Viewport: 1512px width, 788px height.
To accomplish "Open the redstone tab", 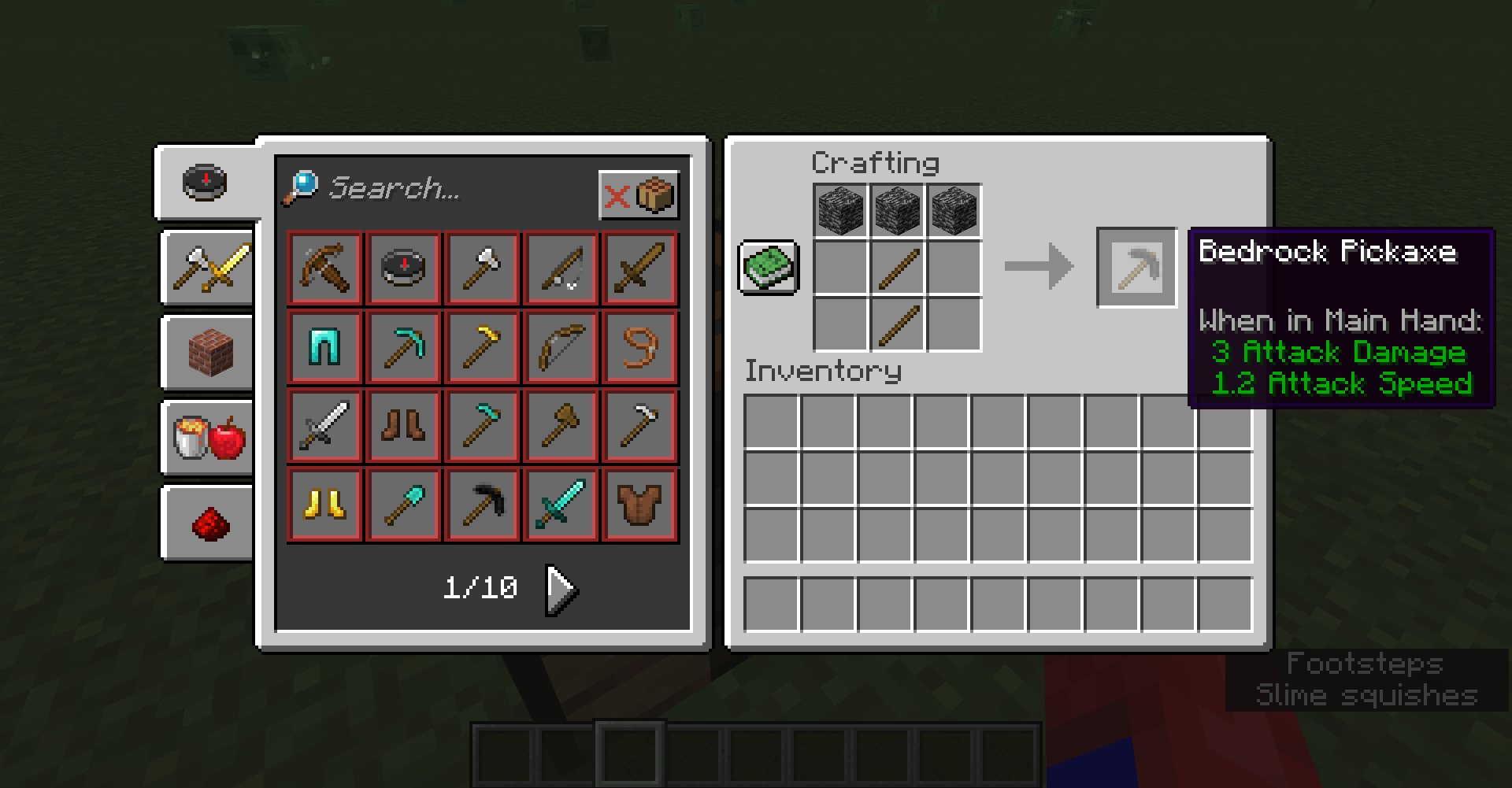I will pos(206,523).
